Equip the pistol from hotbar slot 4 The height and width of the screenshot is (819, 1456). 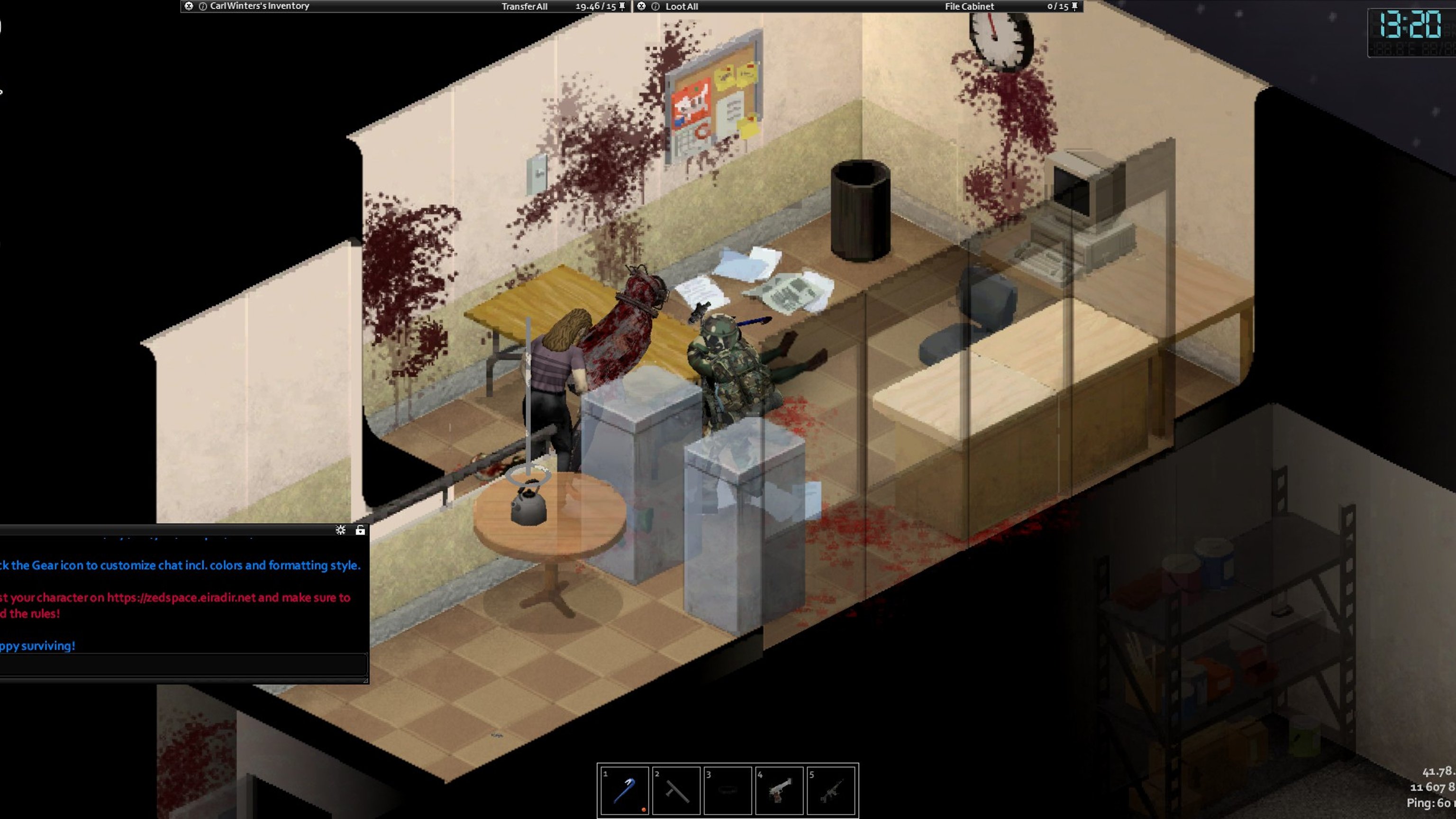pyautogui.click(x=780, y=790)
